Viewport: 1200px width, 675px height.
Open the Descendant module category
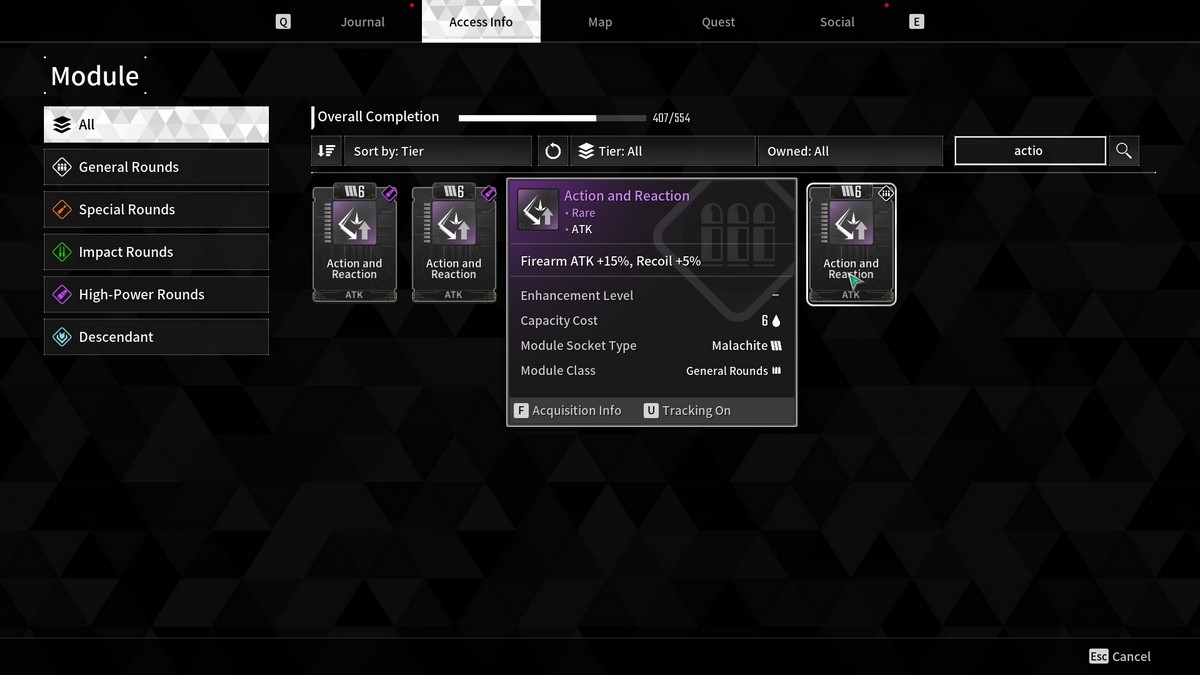click(156, 337)
